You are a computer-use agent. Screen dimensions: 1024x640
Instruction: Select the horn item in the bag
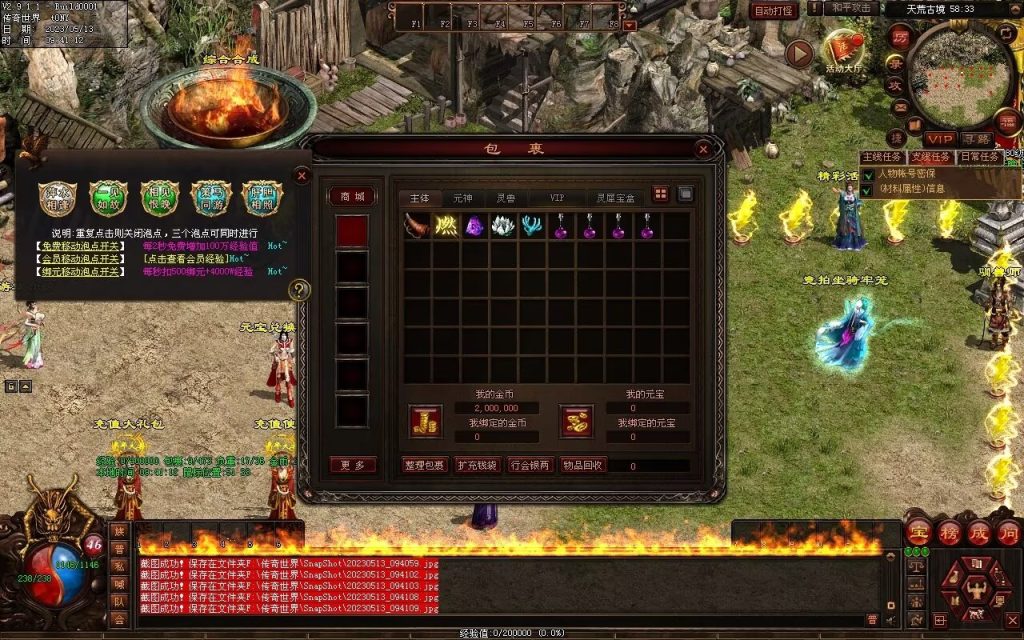tap(417, 226)
